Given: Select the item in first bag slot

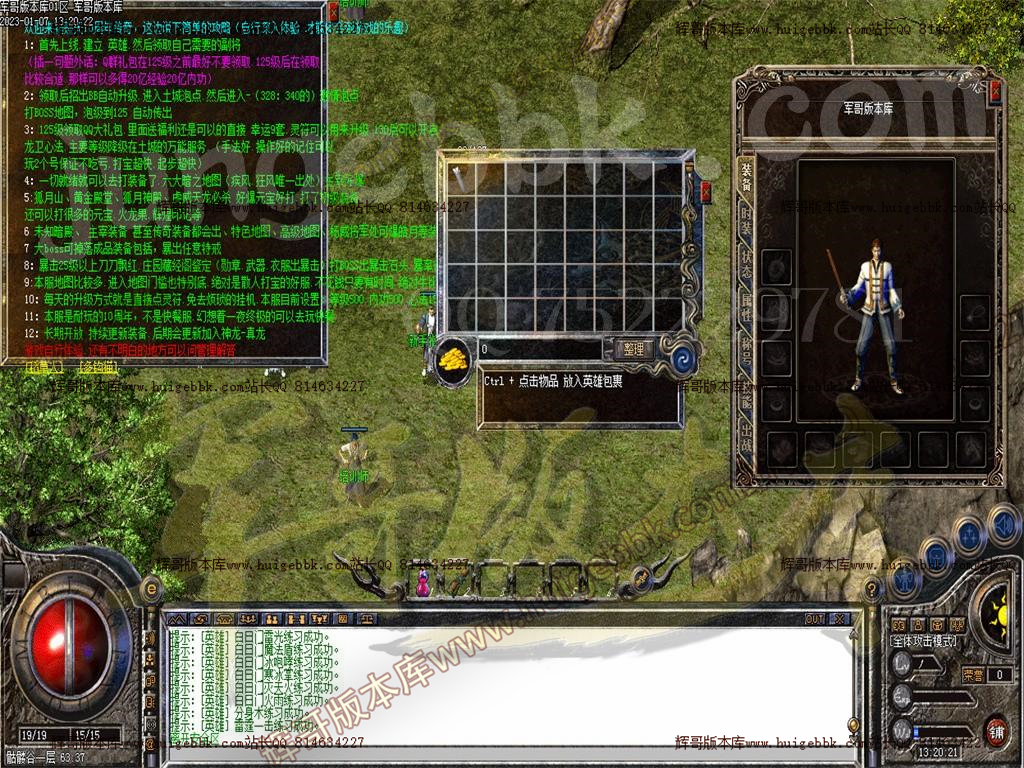Looking at the screenshot, I should coord(460,178).
